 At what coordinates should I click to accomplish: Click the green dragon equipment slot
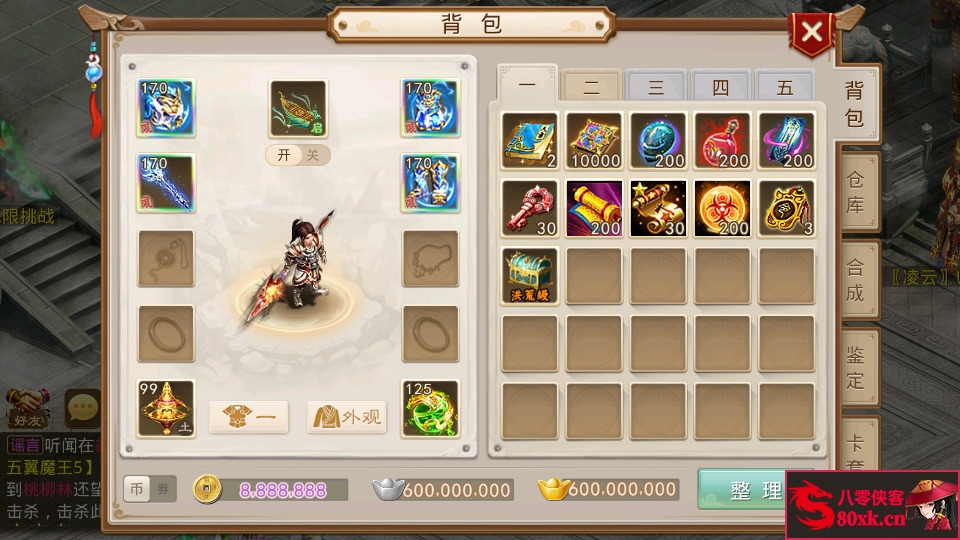(x=430, y=408)
